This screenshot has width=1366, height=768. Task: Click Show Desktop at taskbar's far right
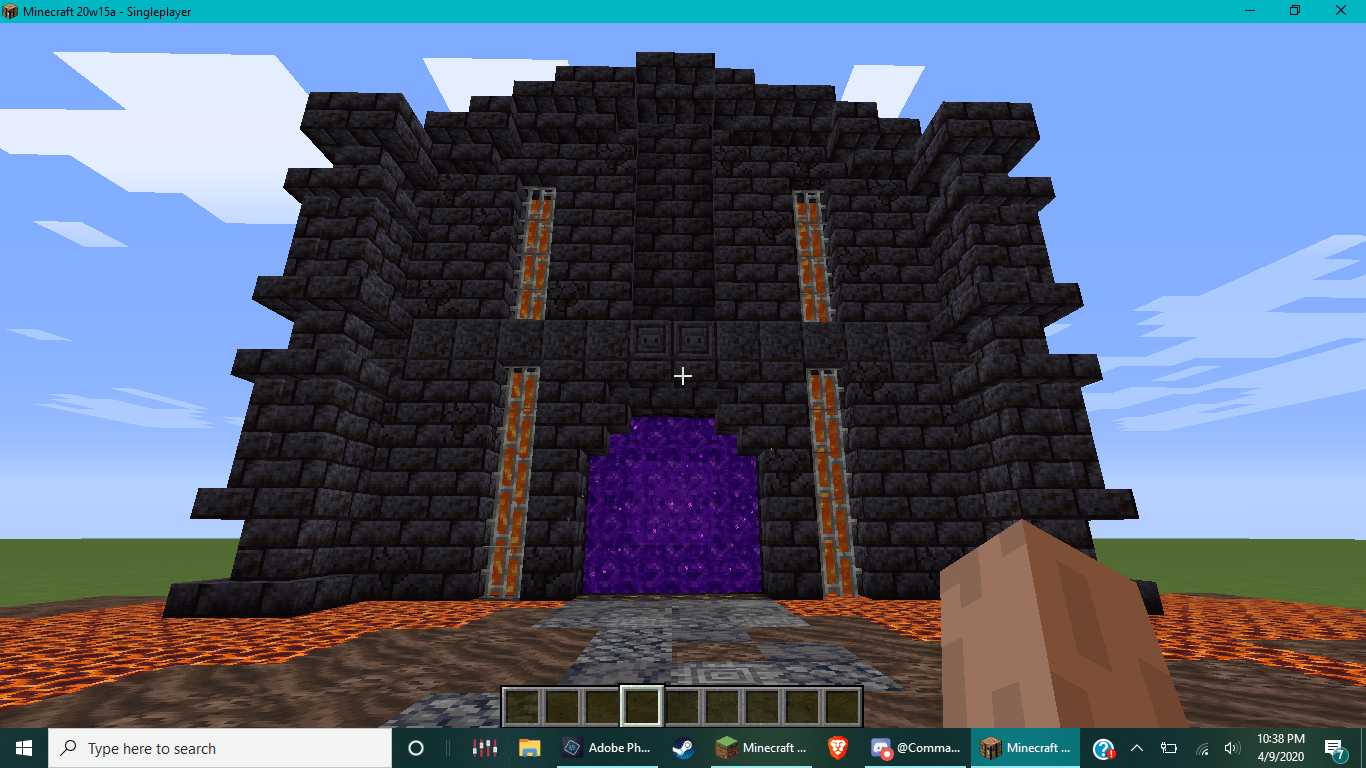[1364, 748]
